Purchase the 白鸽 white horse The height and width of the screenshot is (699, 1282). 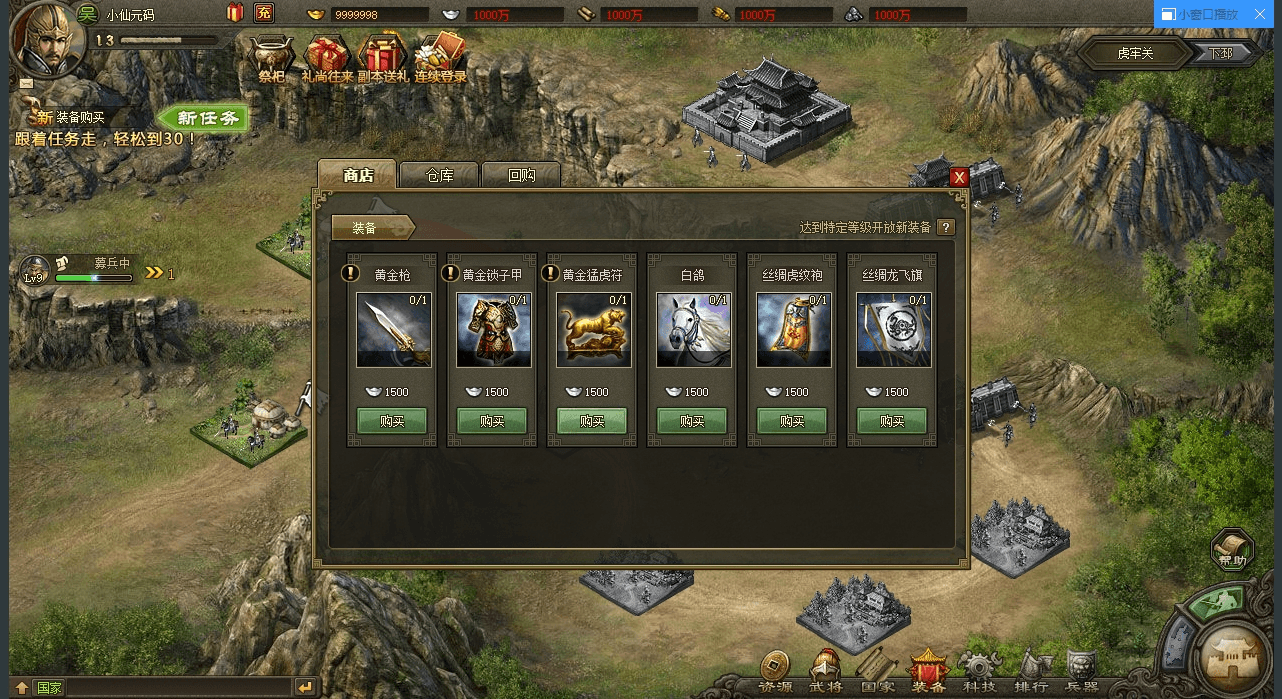(x=692, y=421)
